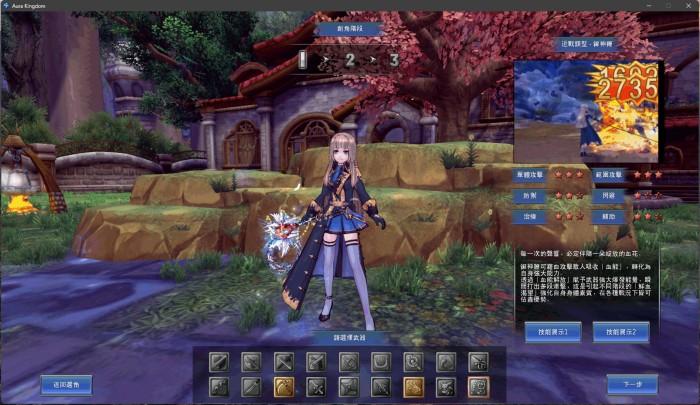Viewport: 700px width, 405px height.
Task: Show skill demo 1 (技能展示1)
Action: click(552, 331)
